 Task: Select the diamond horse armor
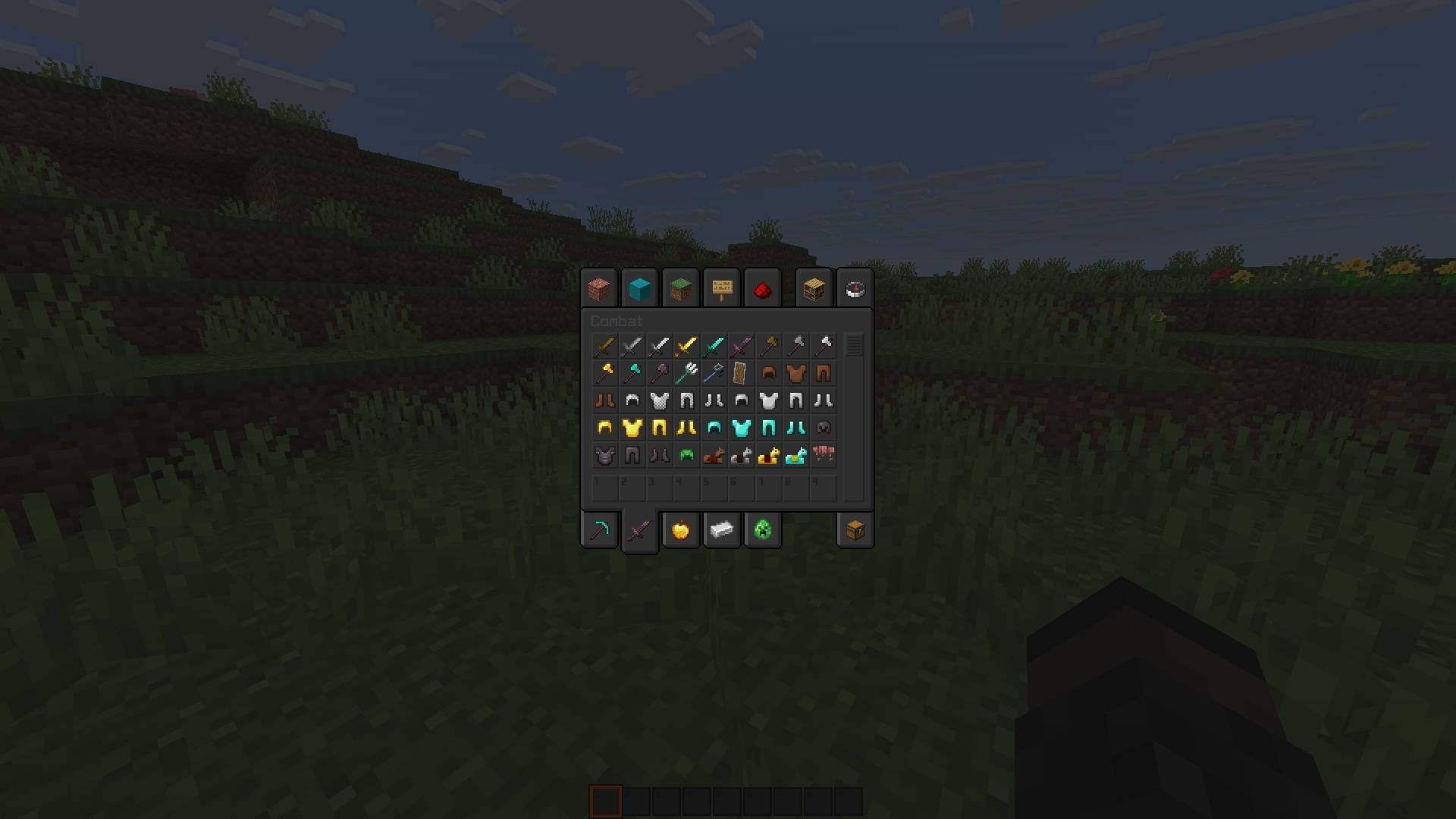(x=796, y=455)
